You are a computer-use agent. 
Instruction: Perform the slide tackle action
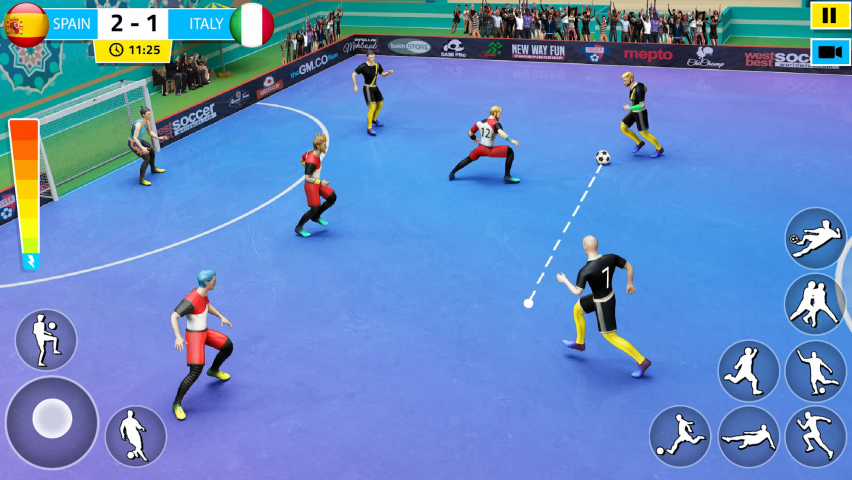pyautogui.click(x=748, y=437)
